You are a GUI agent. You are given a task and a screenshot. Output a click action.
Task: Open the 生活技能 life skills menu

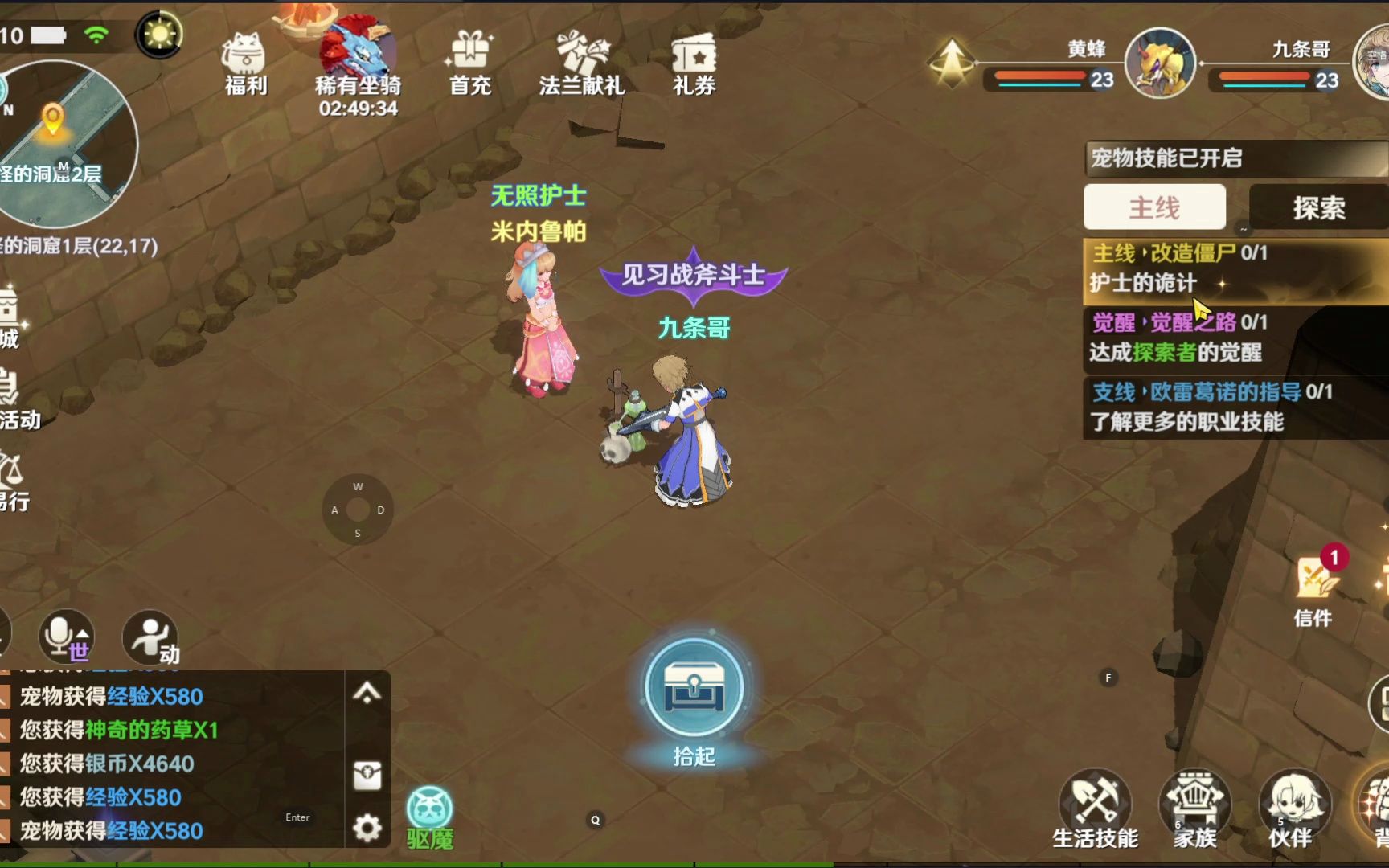[x=1095, y=808]
